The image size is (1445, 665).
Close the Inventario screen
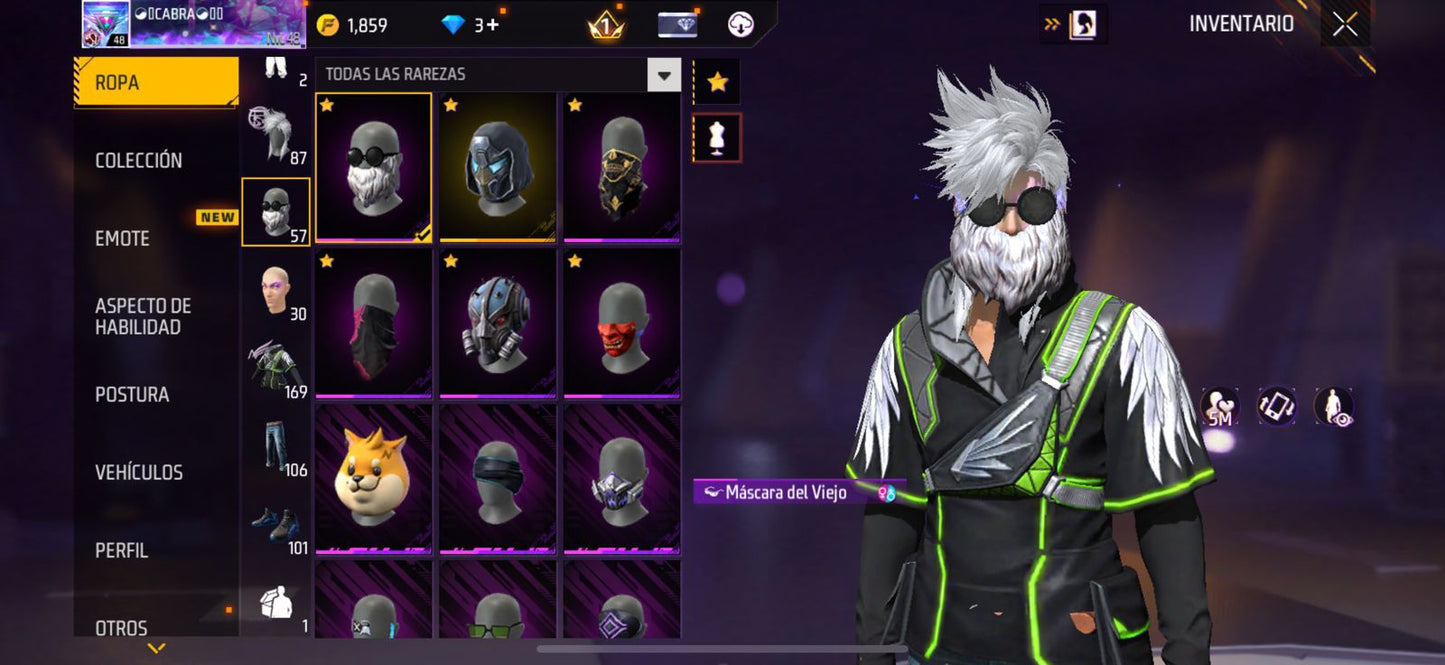click(1345, 24)
